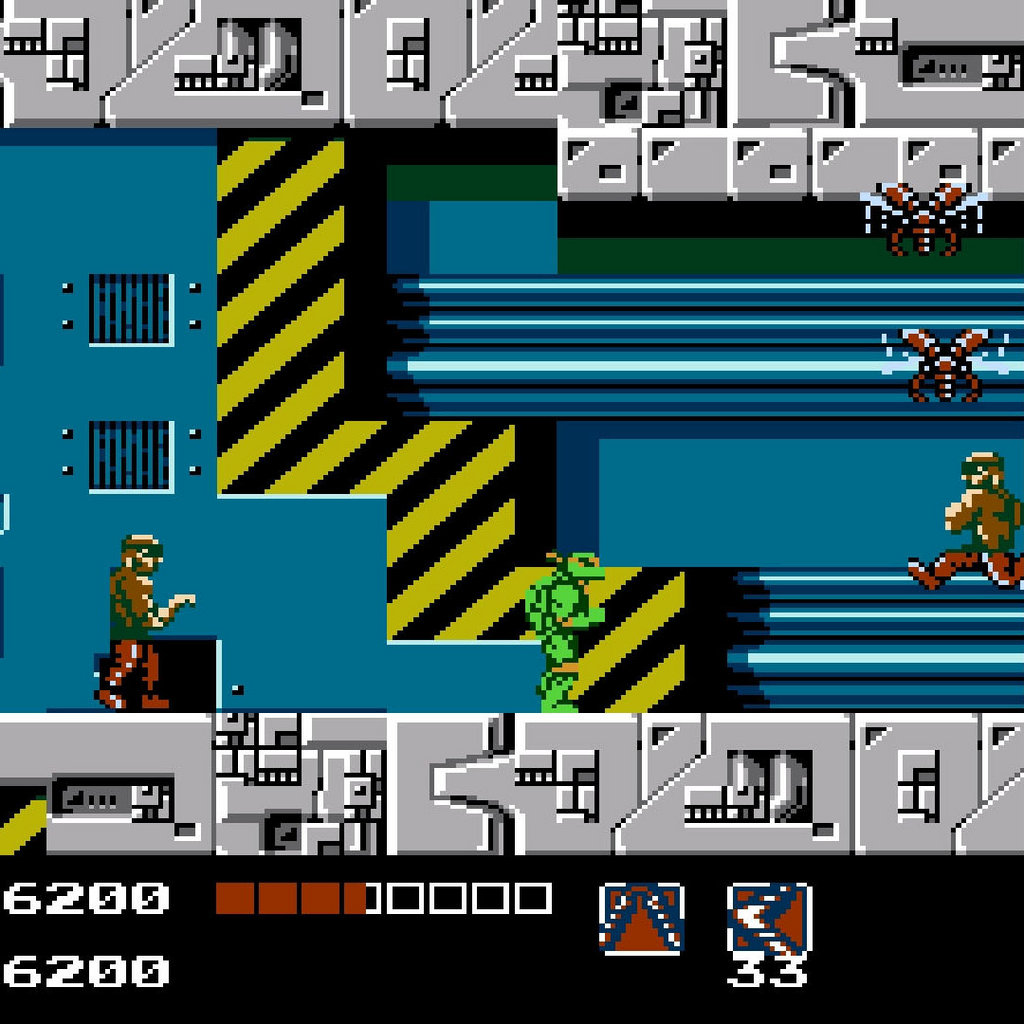Select the nunchaku main weapon icon

click(x=641, y=918)
